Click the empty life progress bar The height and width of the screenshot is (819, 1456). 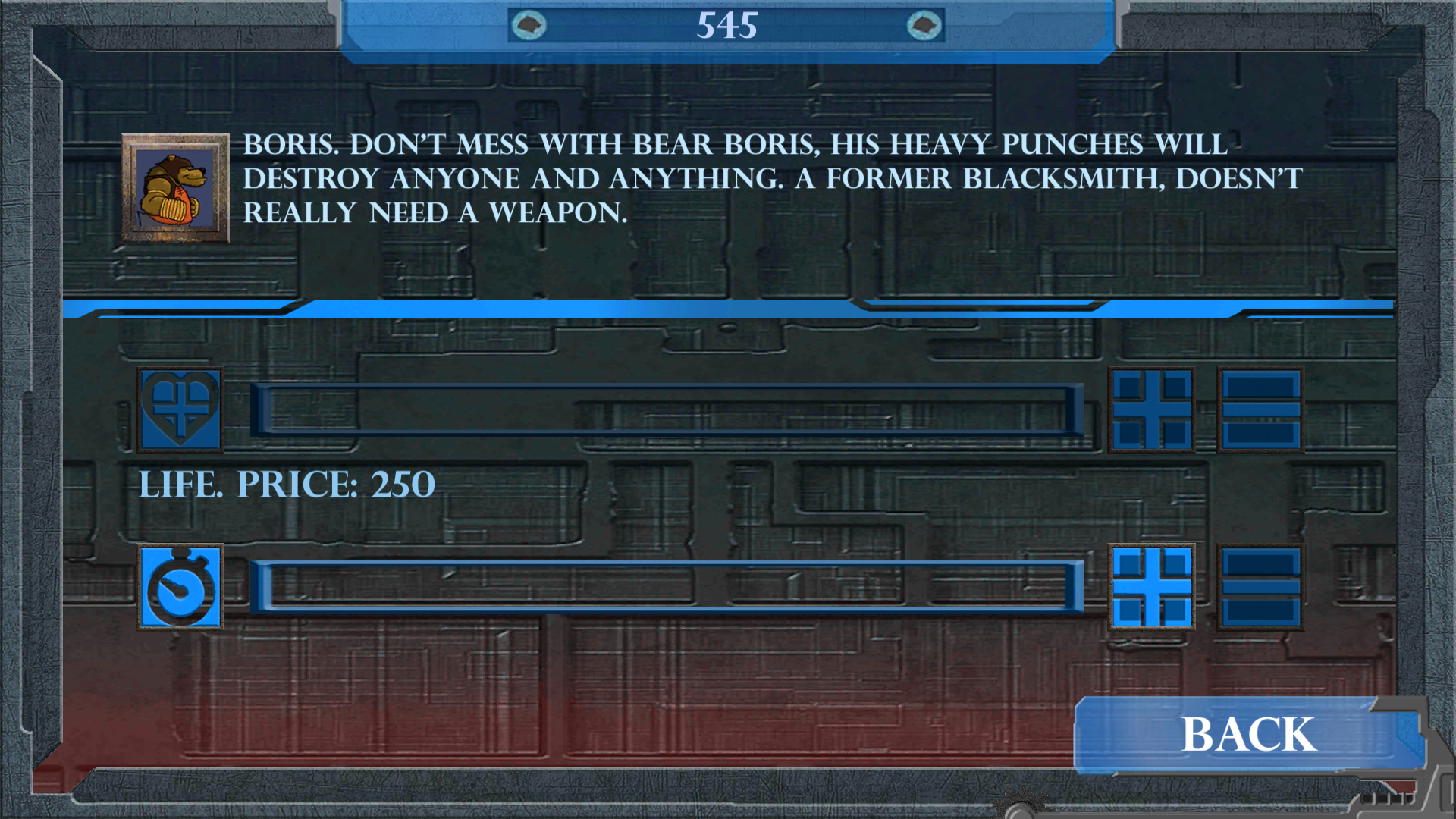667,410
